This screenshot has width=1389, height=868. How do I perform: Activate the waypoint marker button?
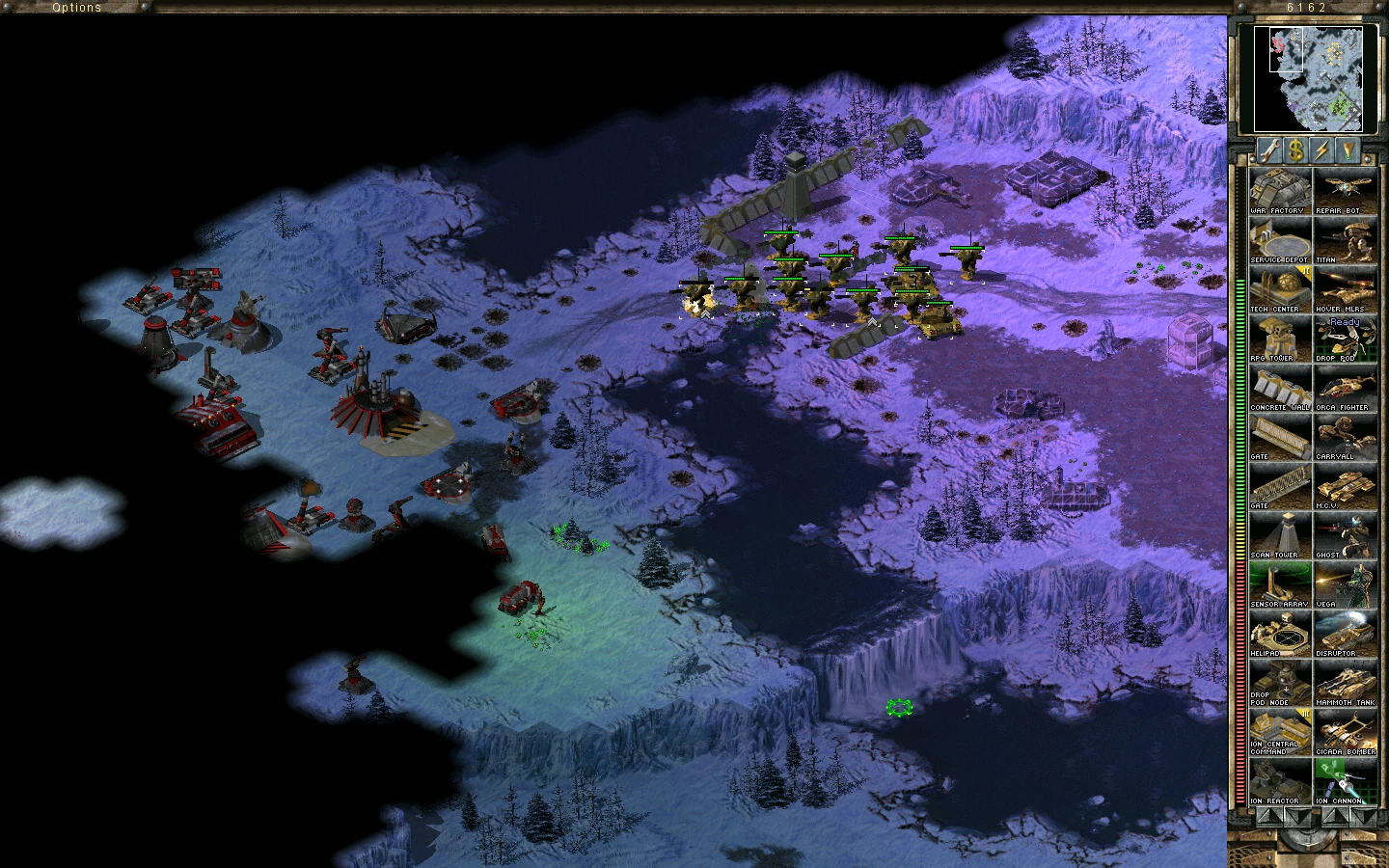[1348, 150]
